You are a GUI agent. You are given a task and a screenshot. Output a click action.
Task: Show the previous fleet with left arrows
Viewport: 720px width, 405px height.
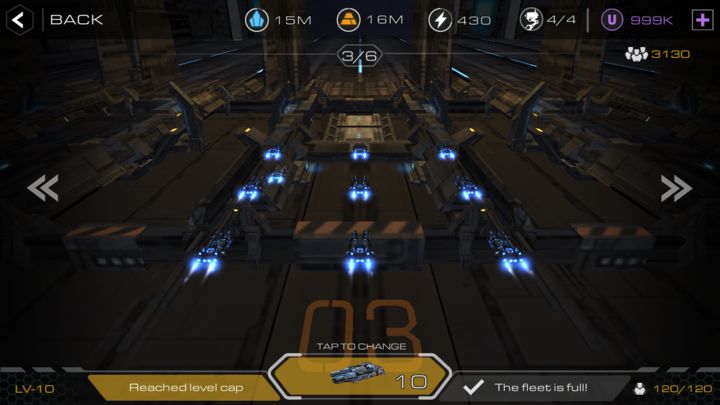pyautogui.click(x=42, y=188)
